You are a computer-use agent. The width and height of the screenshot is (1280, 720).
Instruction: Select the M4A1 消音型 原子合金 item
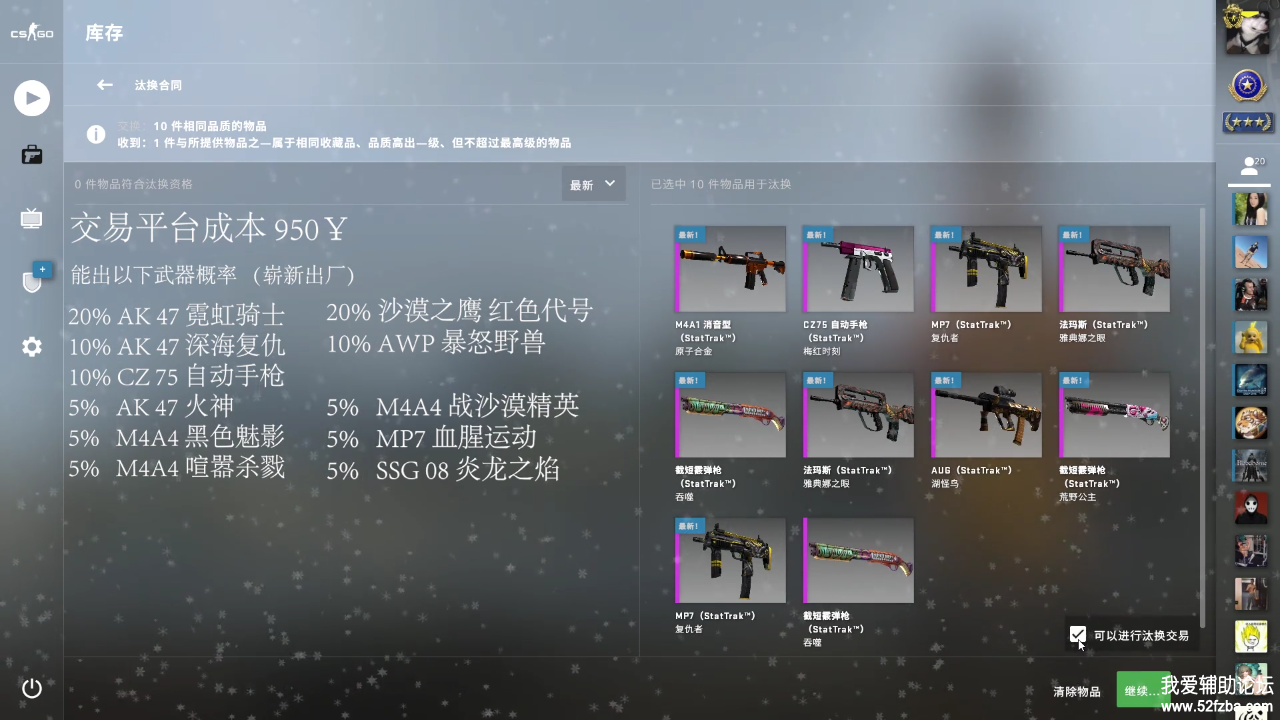(x=730, y=269)
